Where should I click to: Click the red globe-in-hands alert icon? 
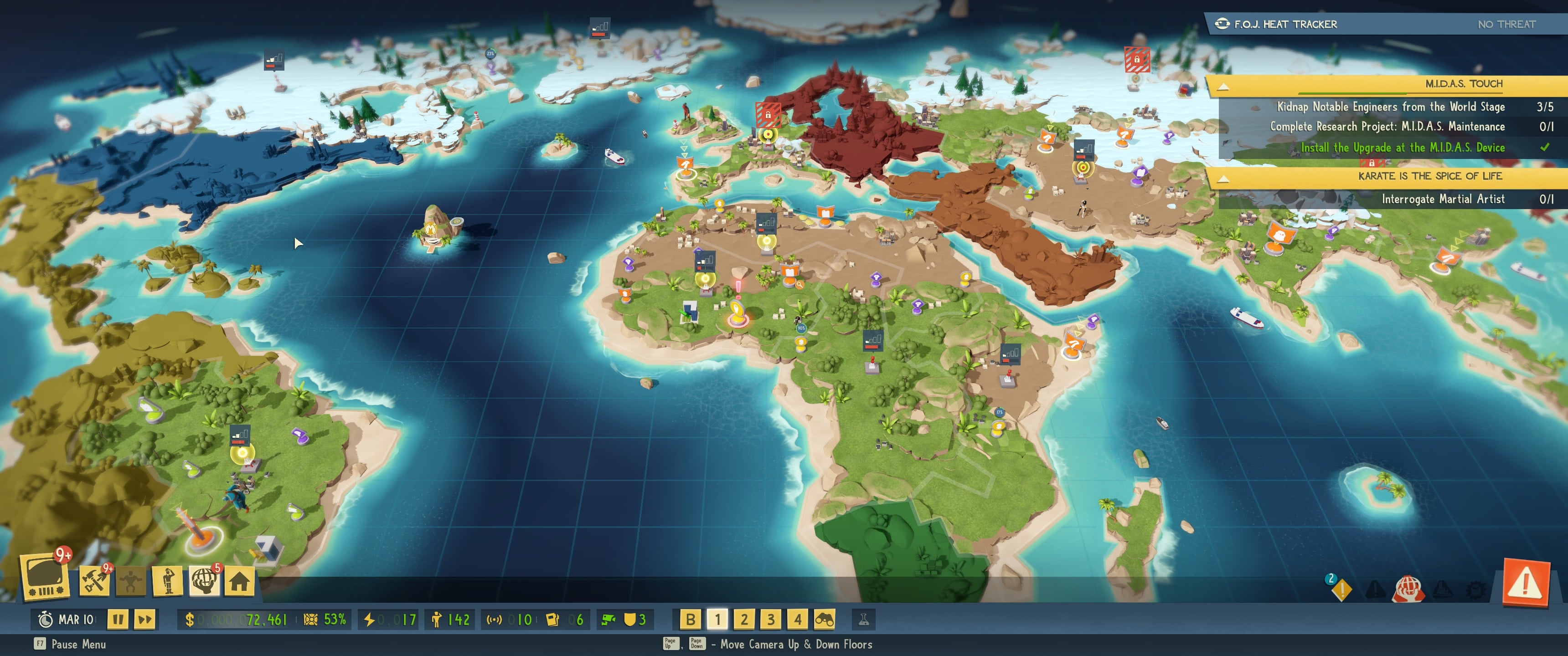[x=1408, y=589]
